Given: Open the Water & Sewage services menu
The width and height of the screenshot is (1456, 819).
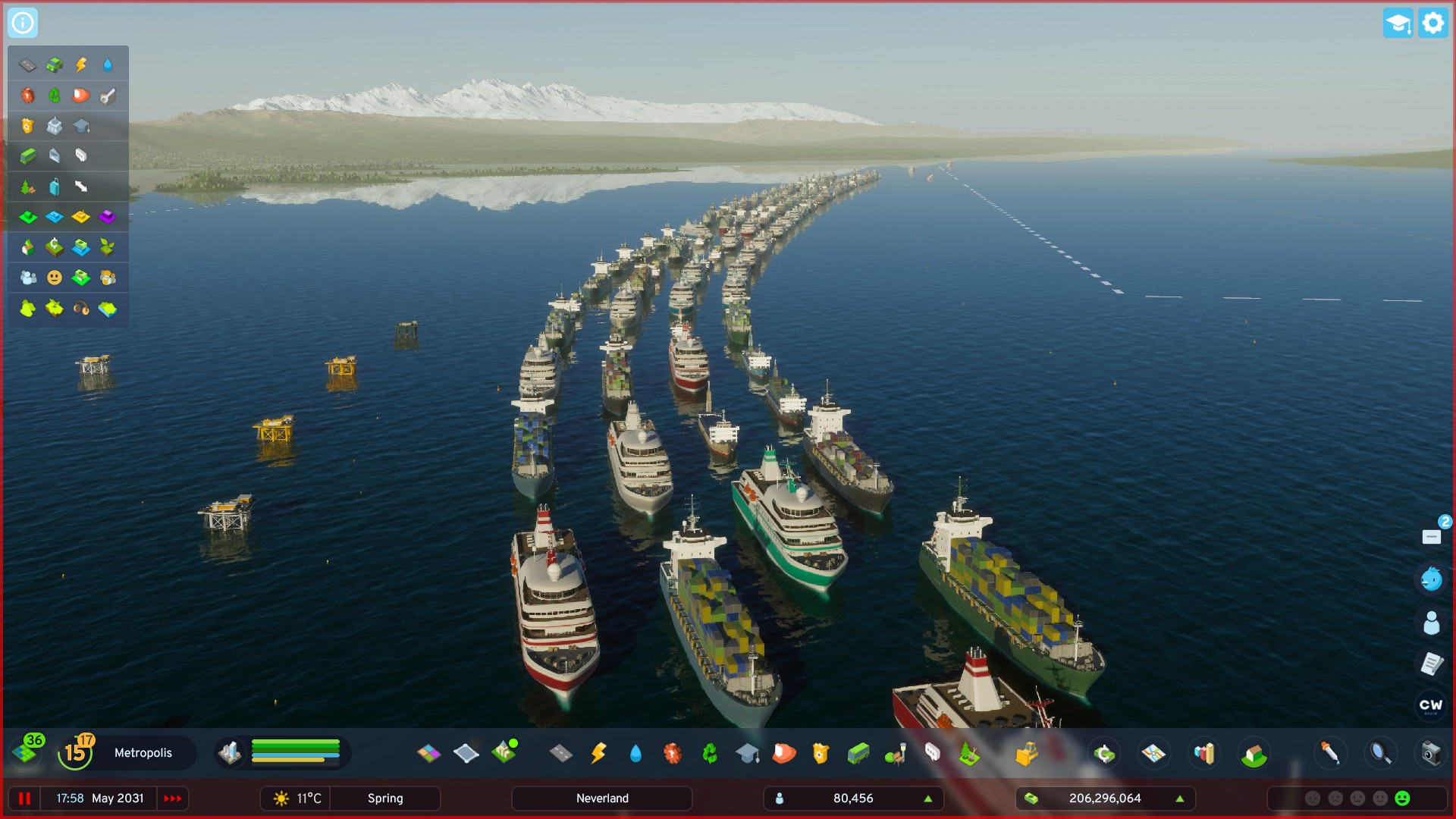Looking at the screenshot, I should [635, 753].
